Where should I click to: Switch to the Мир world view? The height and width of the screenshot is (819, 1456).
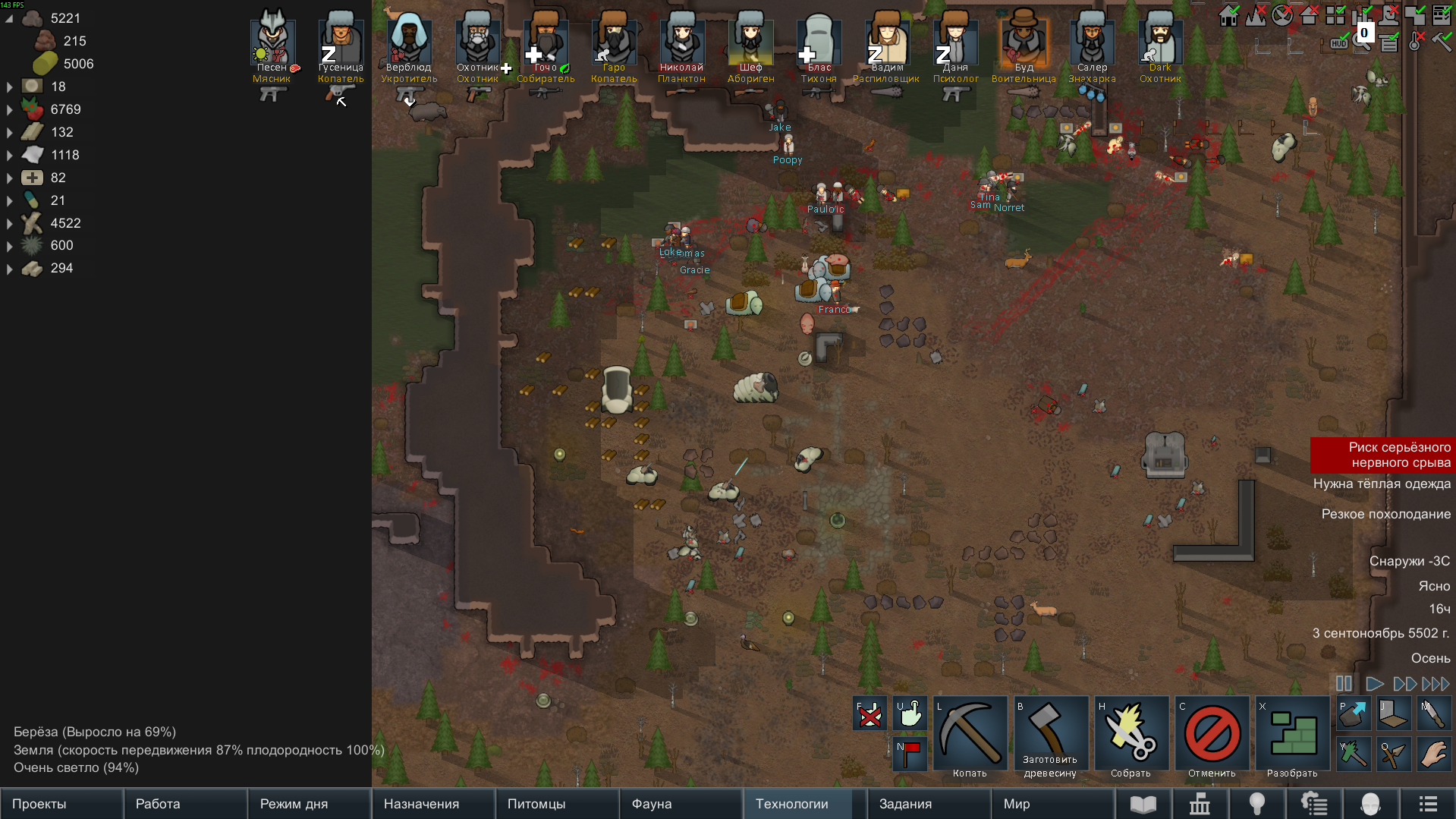(1052, 804)
